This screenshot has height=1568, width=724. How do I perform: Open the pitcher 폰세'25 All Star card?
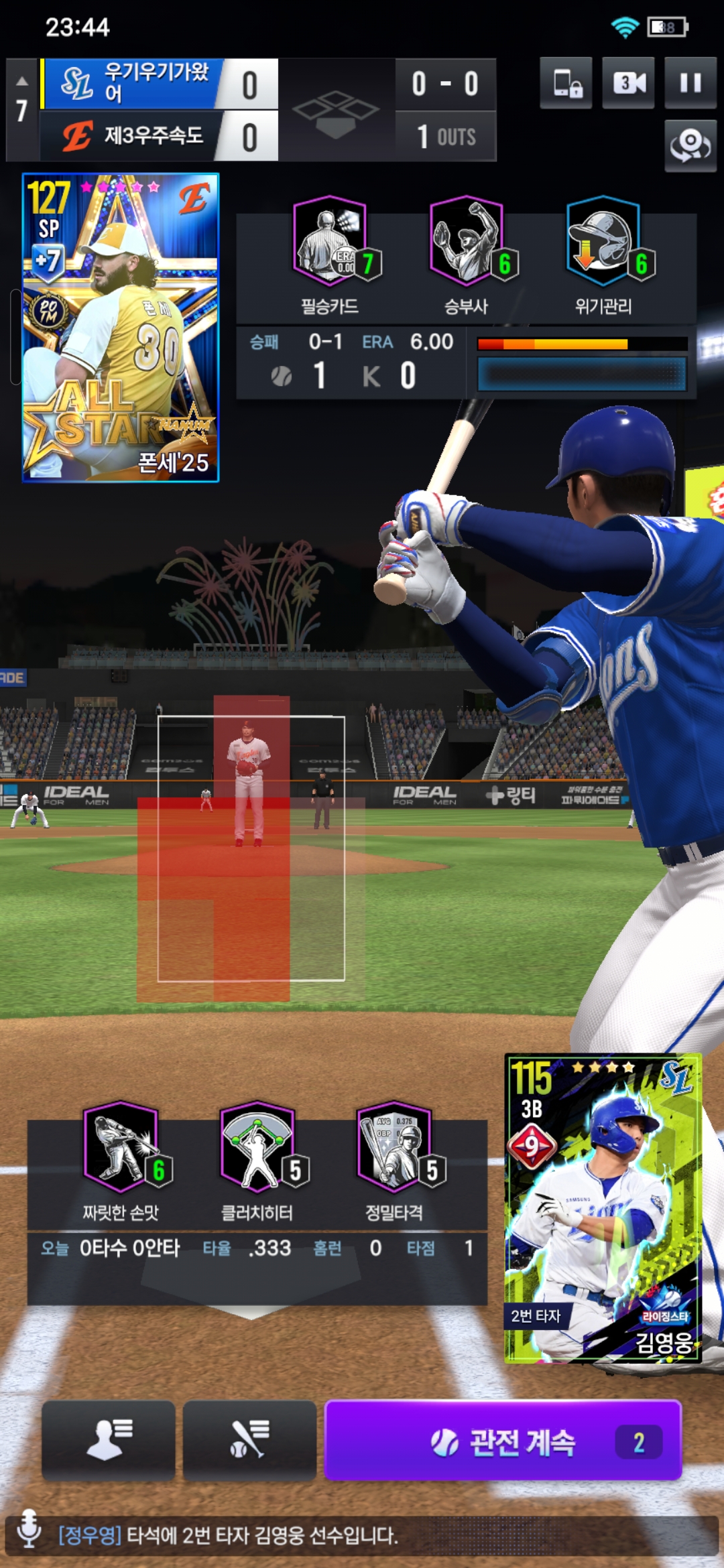click(121, 327)
